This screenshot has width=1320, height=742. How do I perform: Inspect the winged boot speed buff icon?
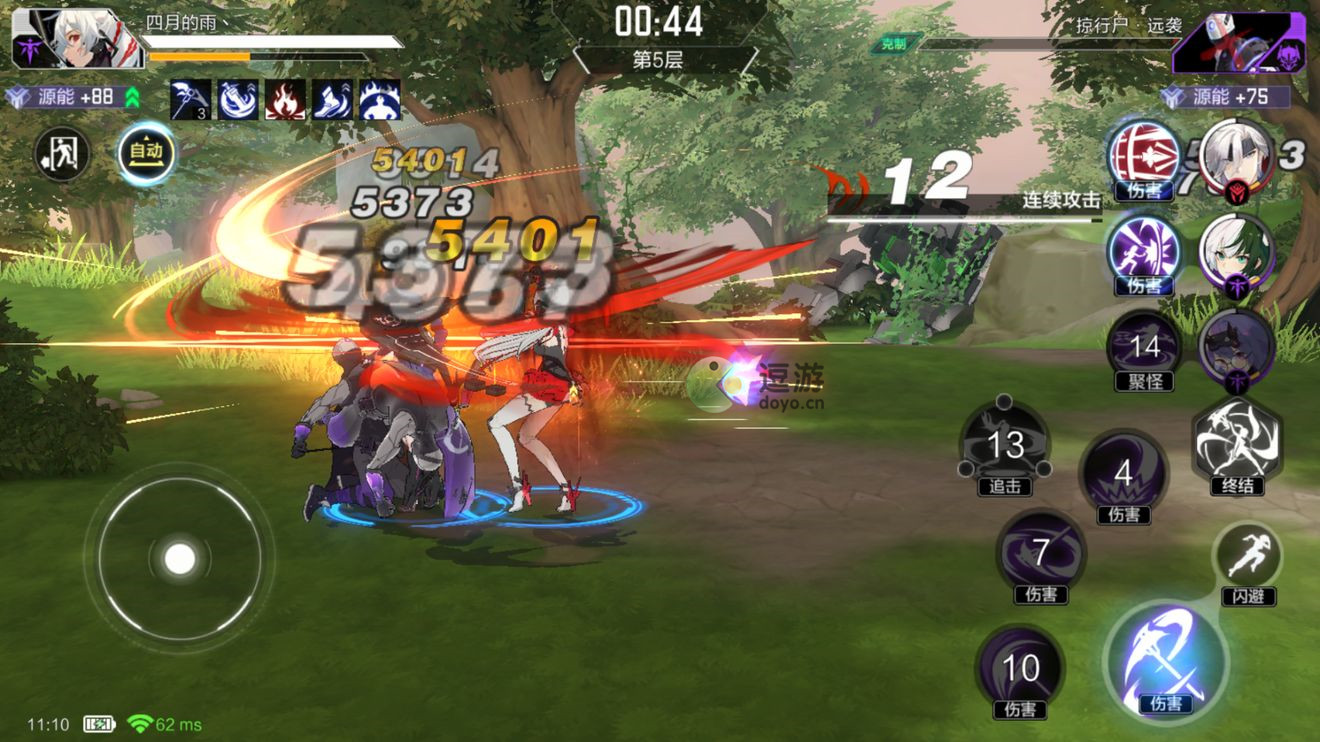pos(332,100)
